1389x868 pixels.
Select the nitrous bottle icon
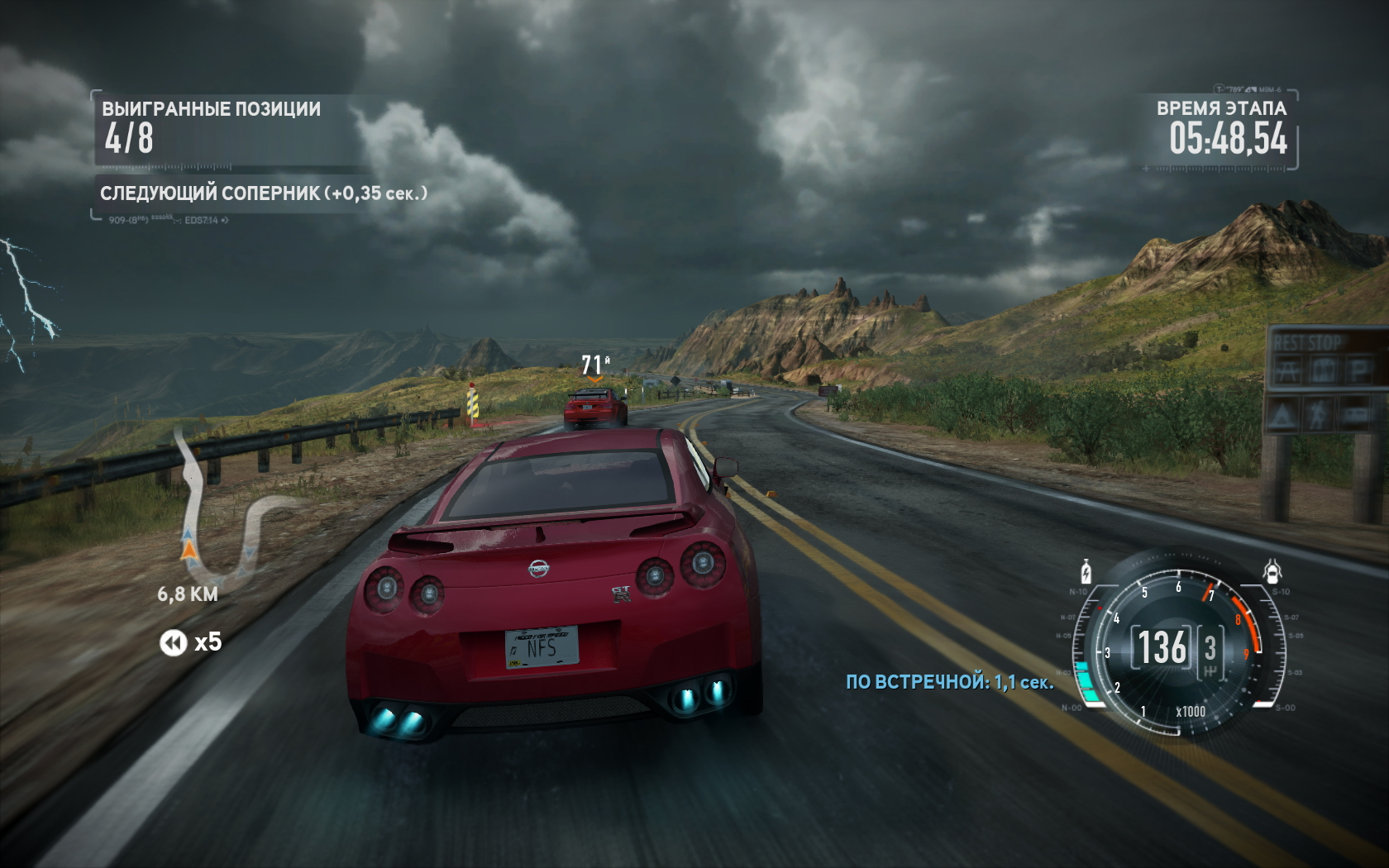coord(1086,571)
